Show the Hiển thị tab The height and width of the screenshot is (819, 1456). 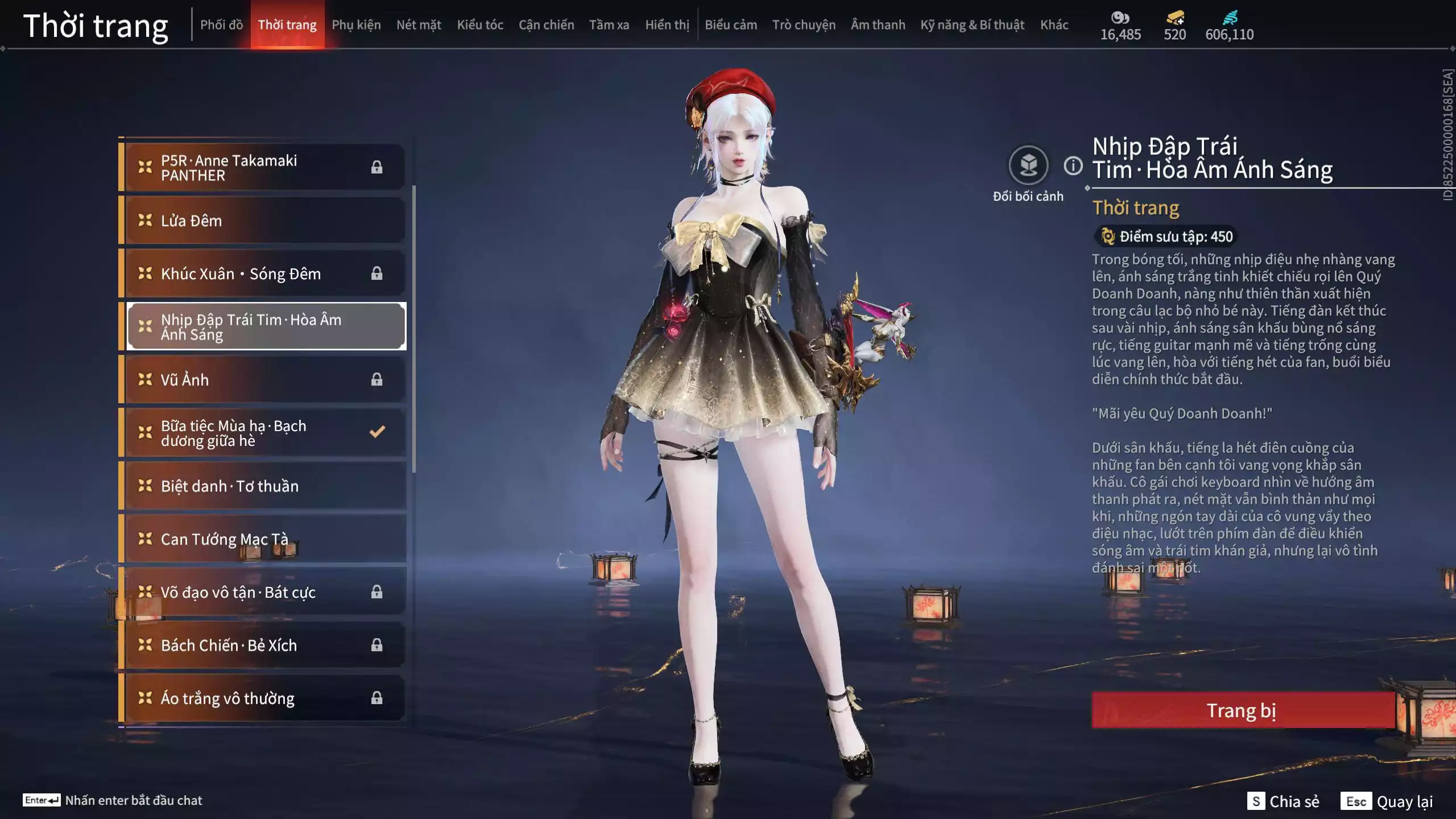pyautogui.click(x=667, y=25)
